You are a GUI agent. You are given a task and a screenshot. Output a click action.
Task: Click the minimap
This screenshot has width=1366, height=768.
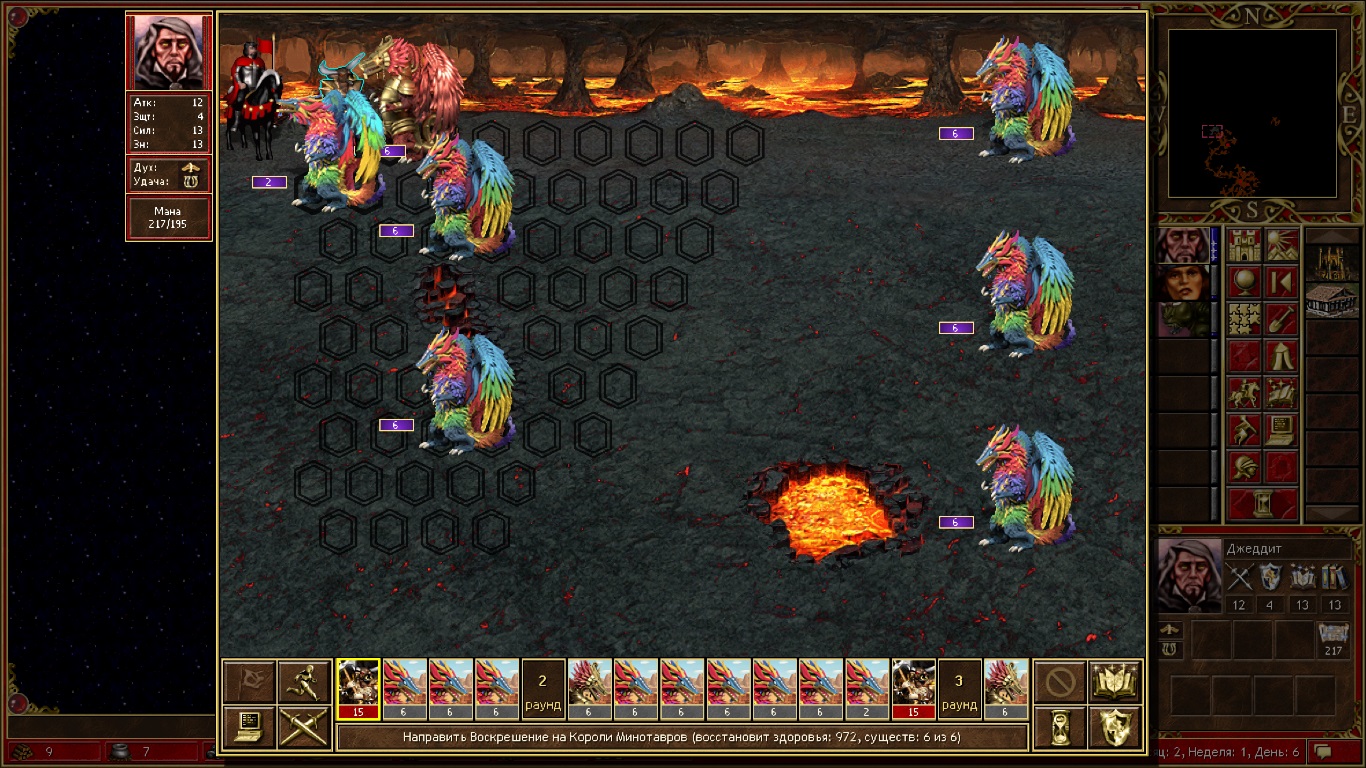(x=1252, y=112)
